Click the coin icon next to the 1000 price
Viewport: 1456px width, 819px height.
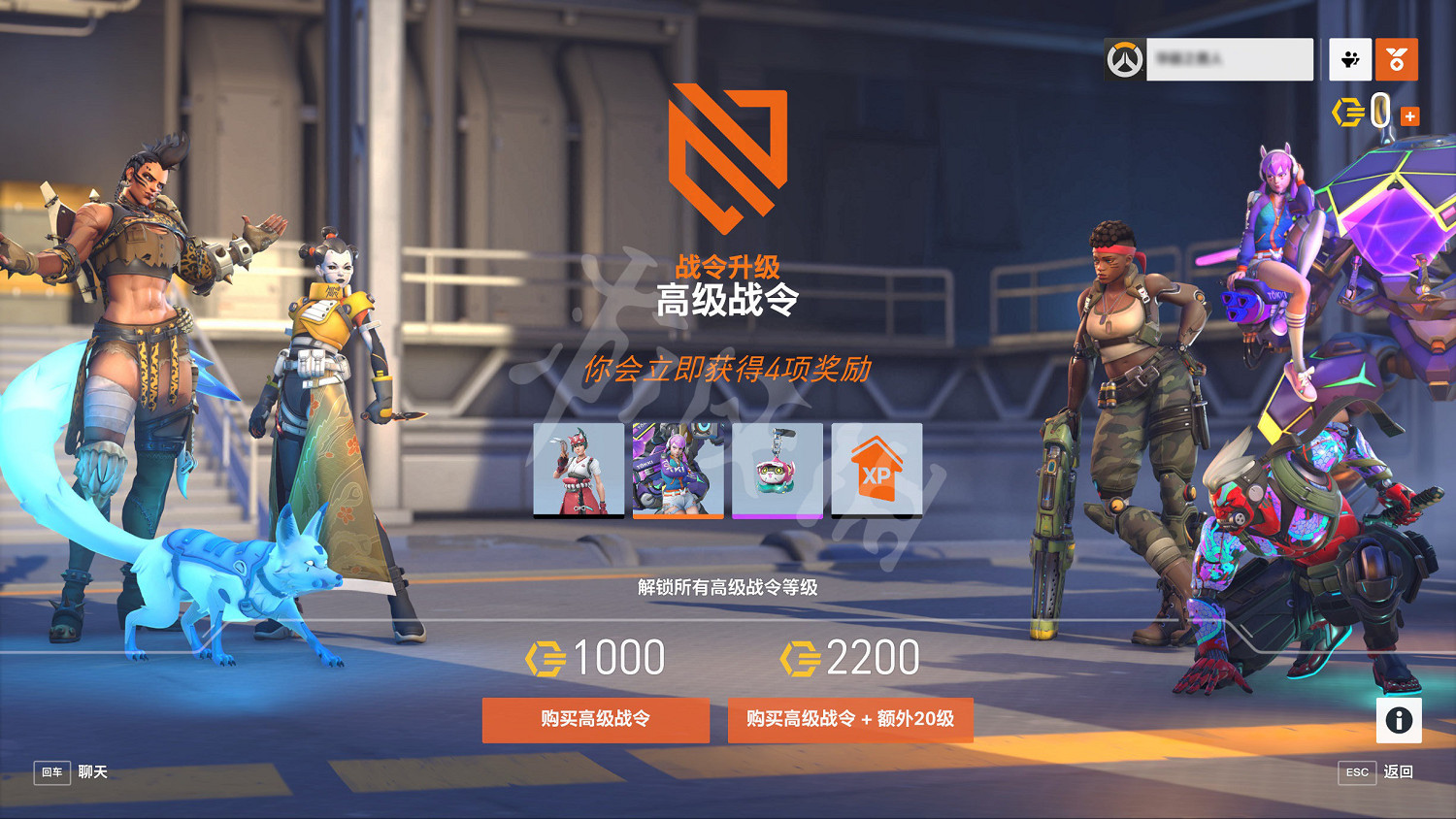pyautogui.click(x=546, y=656)
